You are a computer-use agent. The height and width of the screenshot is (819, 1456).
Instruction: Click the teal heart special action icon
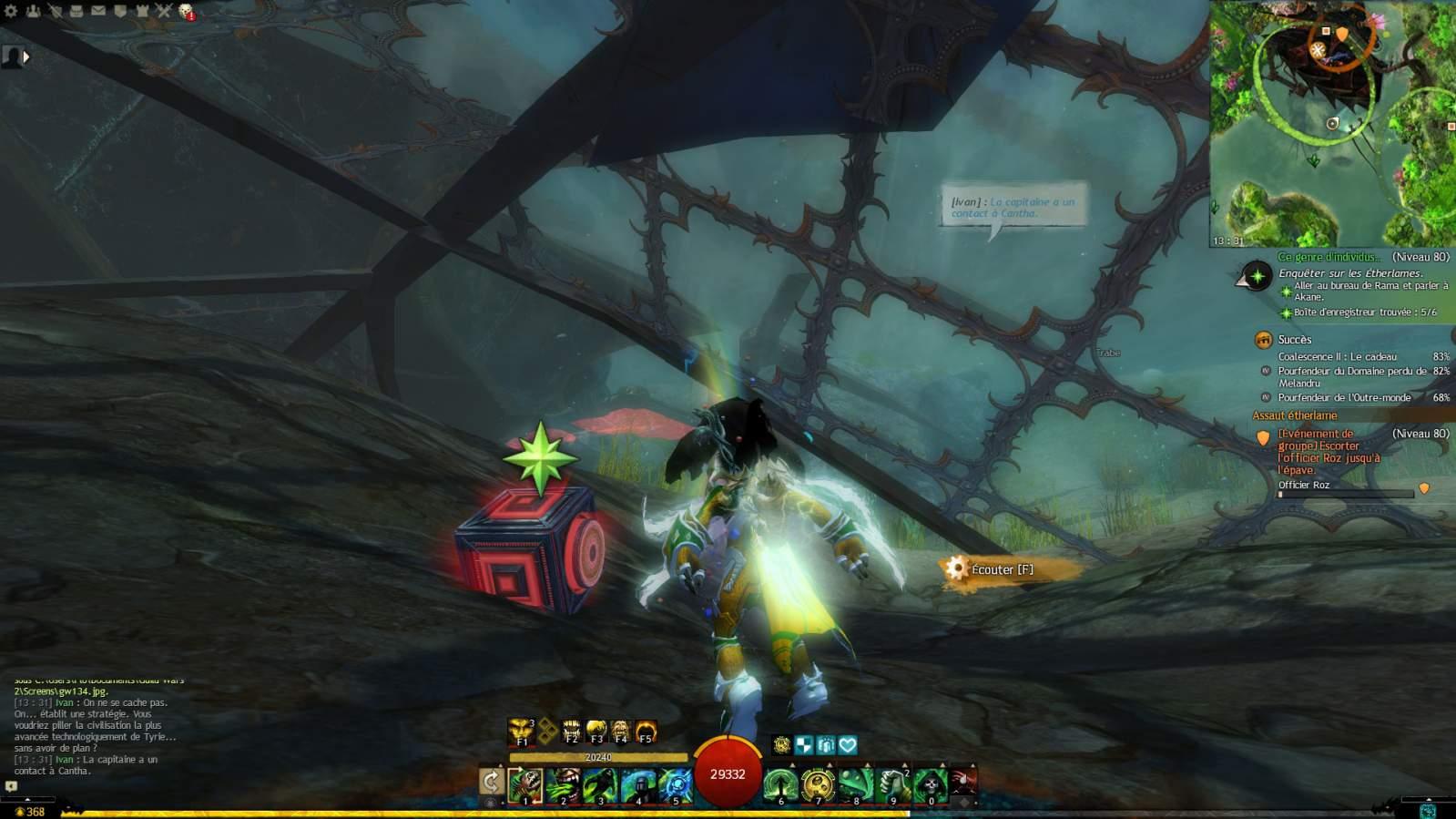coord(848,745)
